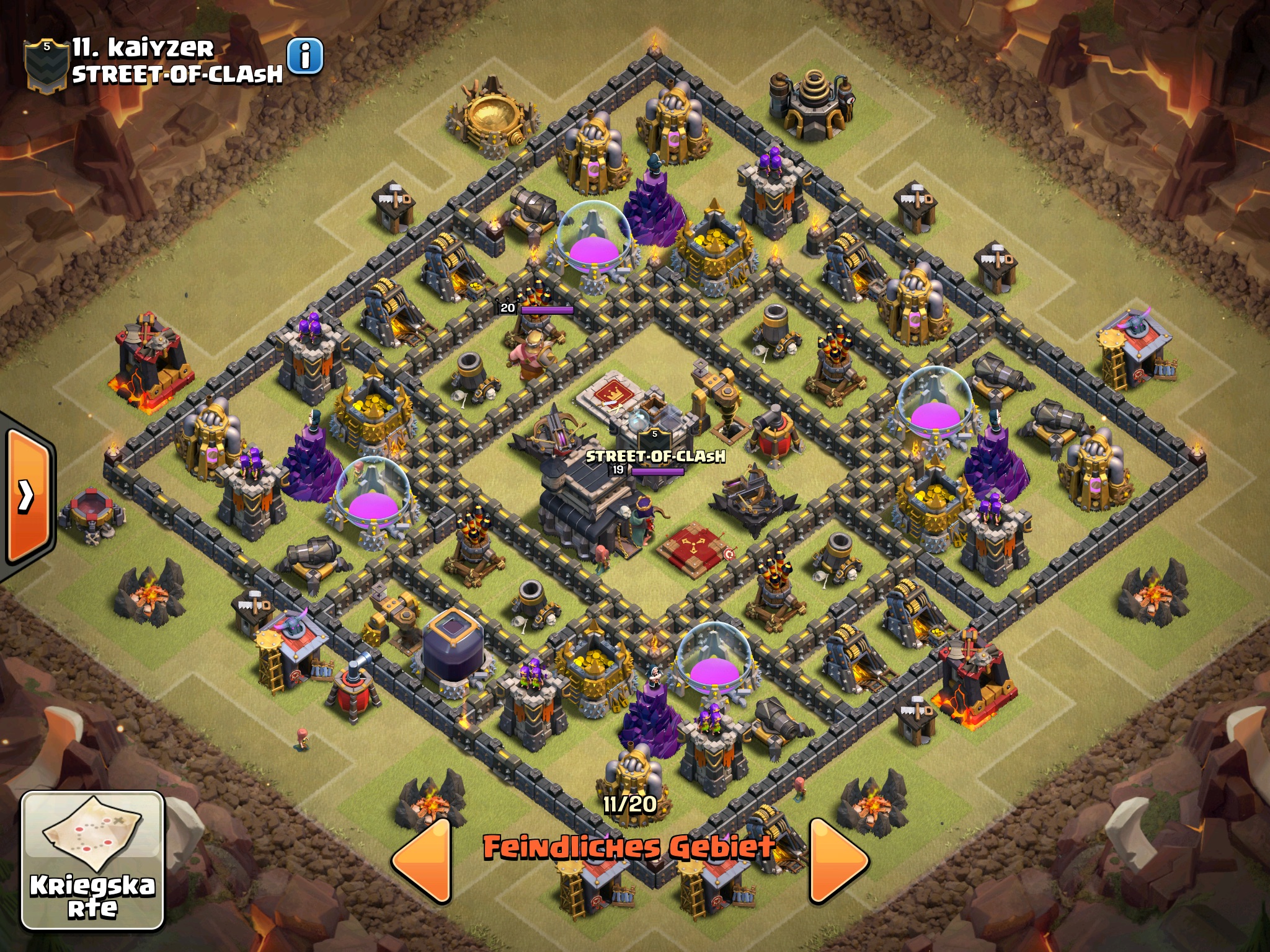Open the blue info button beside kaiyzer
This screenshot has width=1270, height=952.
(305, 56)
